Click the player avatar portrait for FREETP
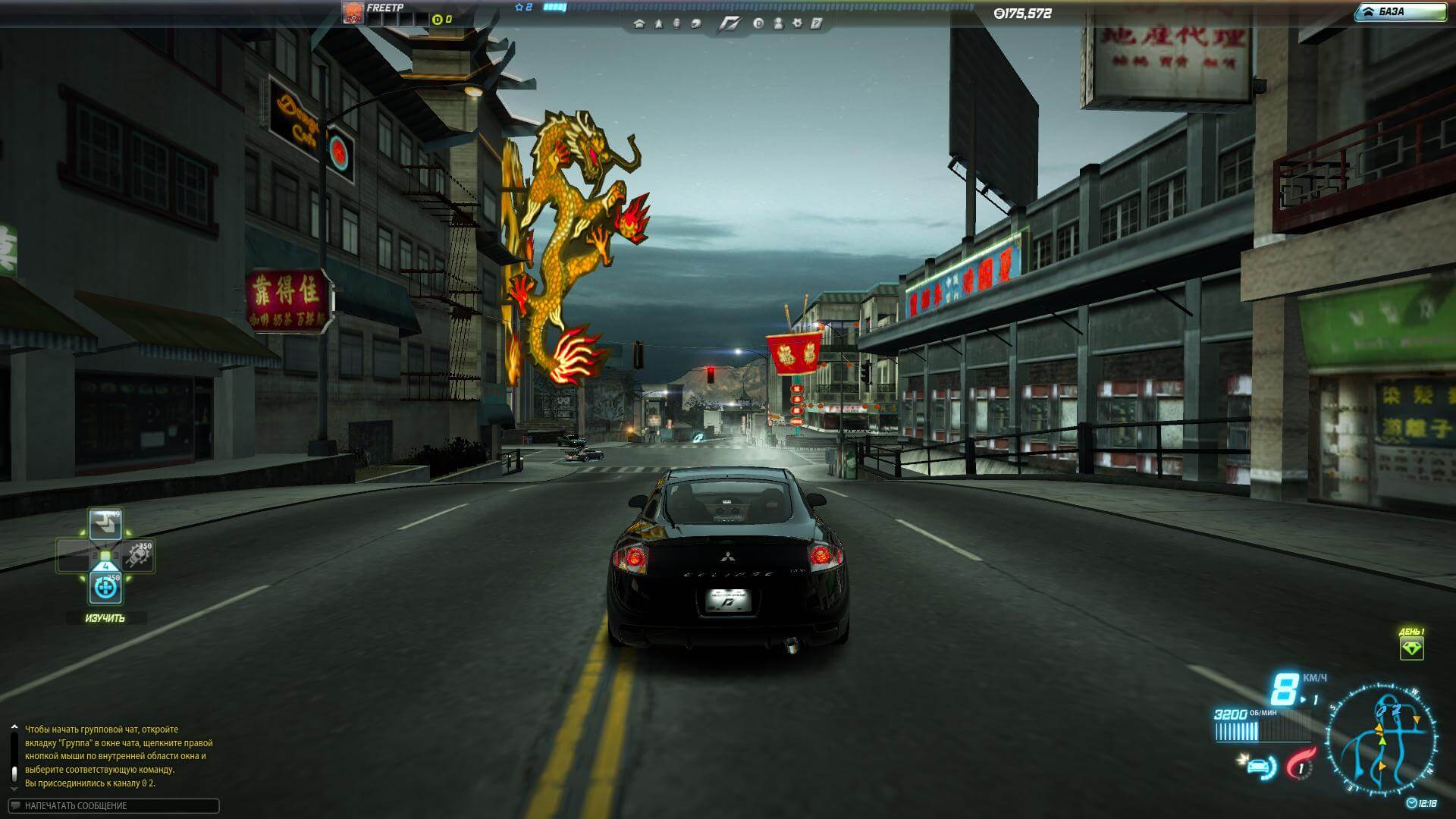This screenshot has height=819, width=1456. coord(353,13)
